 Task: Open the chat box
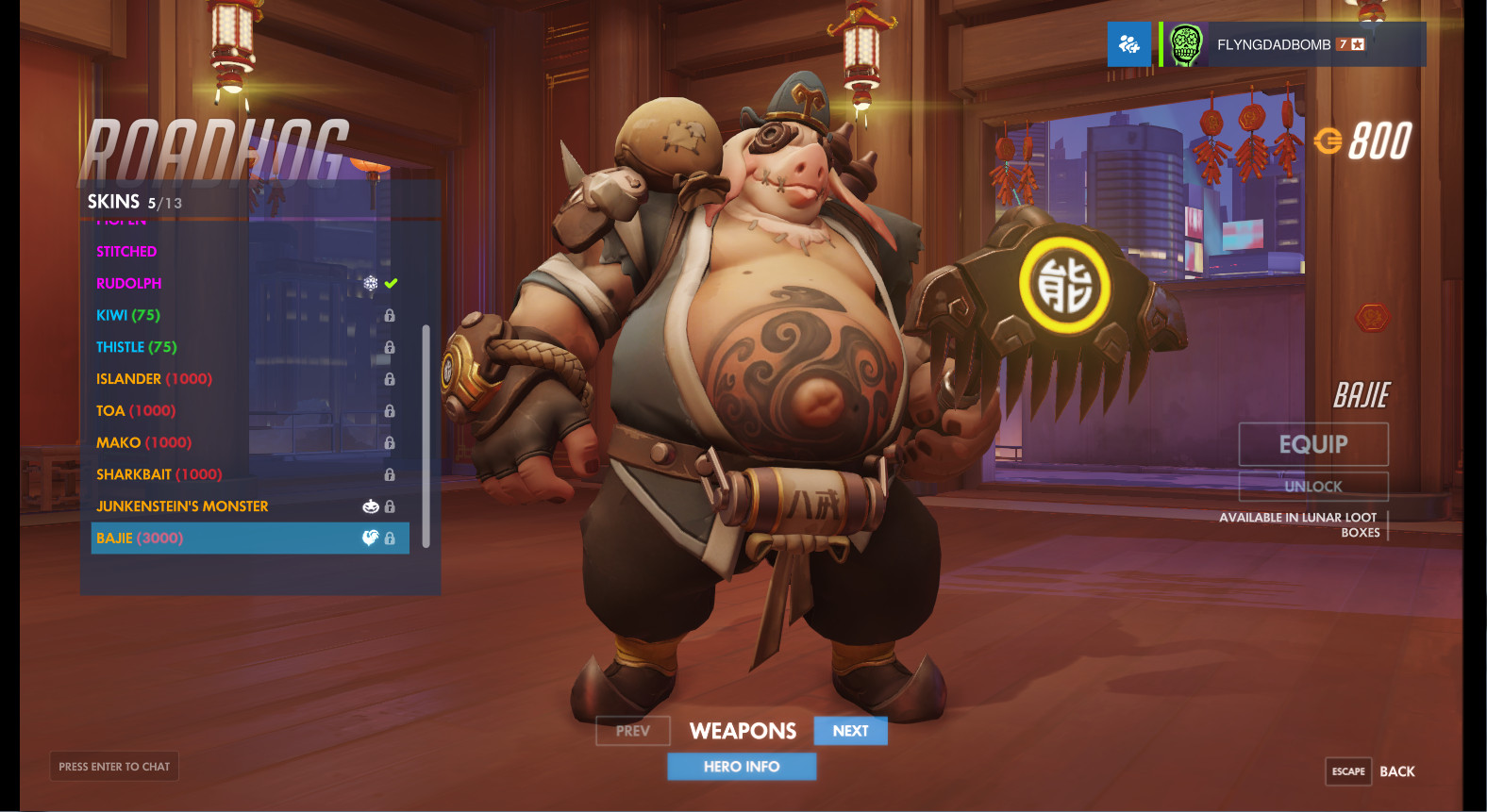[114, 767]
